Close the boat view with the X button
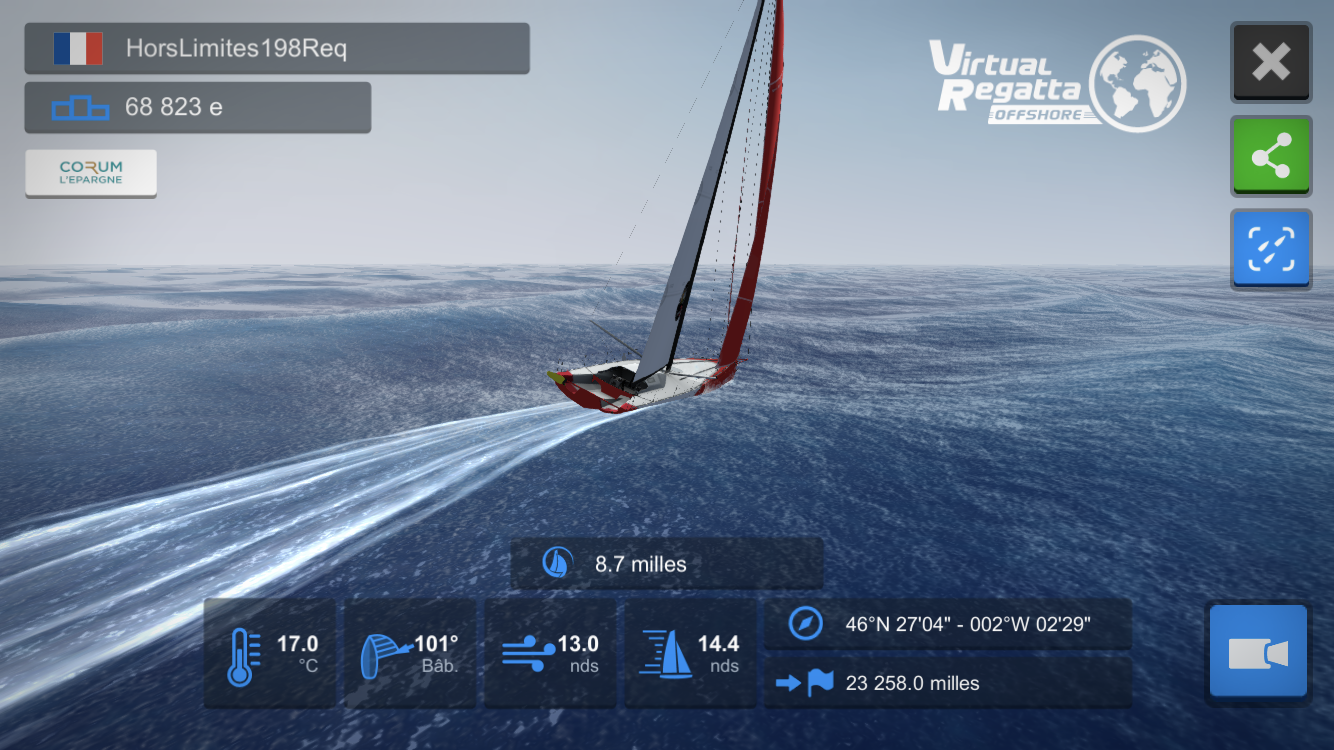Viewport: 1334px width, 750px height. pyautogui.click(x=1270, y=62)
